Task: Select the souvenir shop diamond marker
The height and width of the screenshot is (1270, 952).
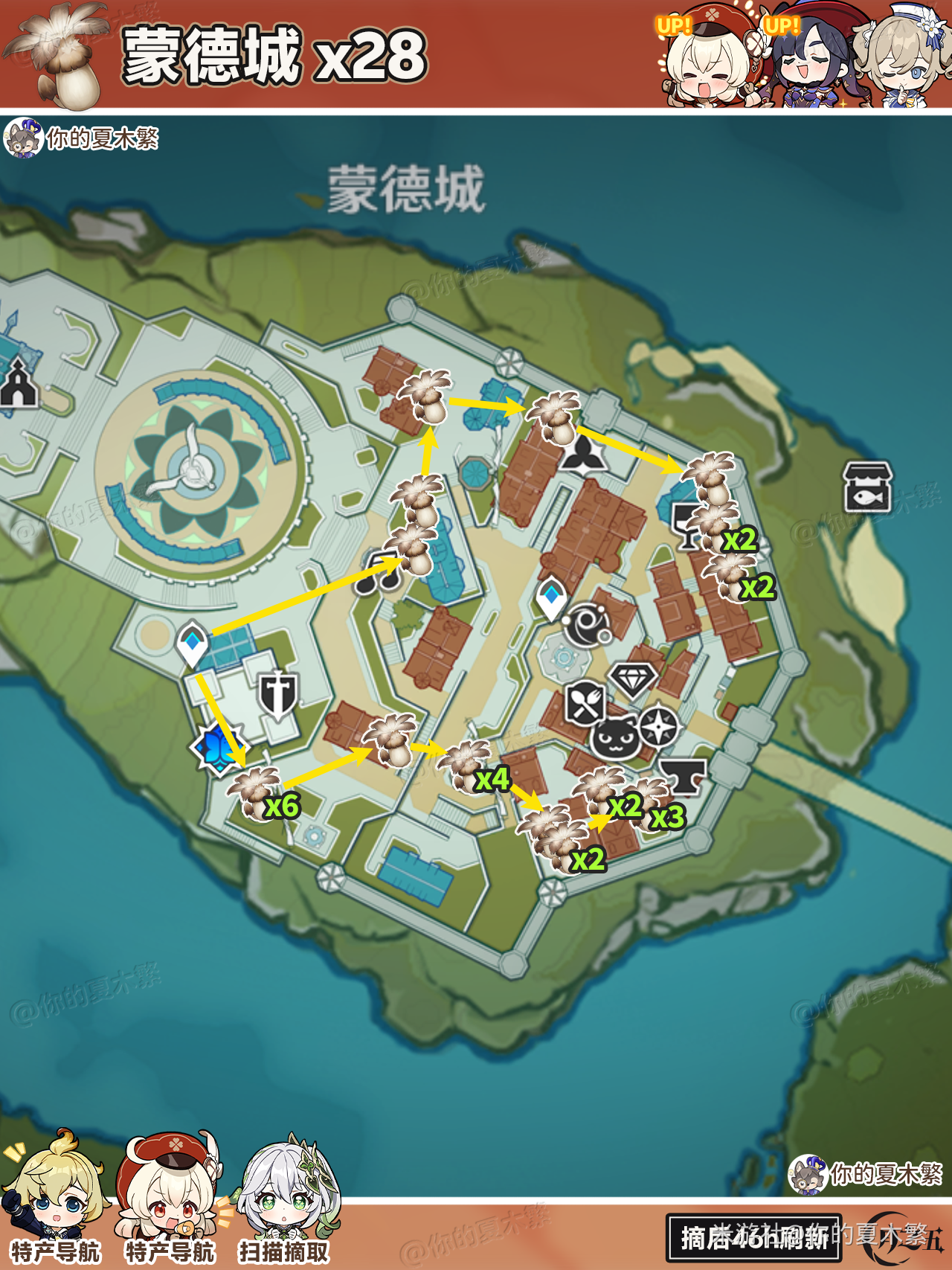Action: [x=632, y=679]
